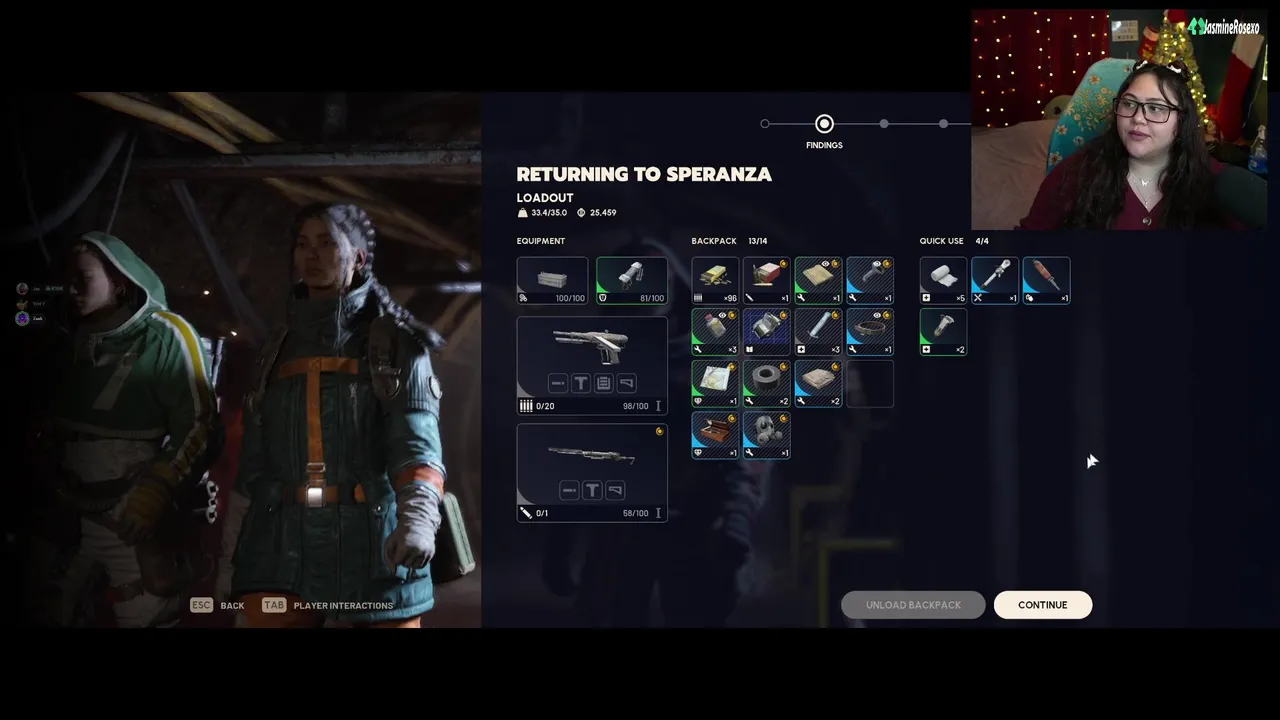The height and width of the screenshot is (720, 1280).
Task: Select the ammo stack of 96
Action: 715,280
